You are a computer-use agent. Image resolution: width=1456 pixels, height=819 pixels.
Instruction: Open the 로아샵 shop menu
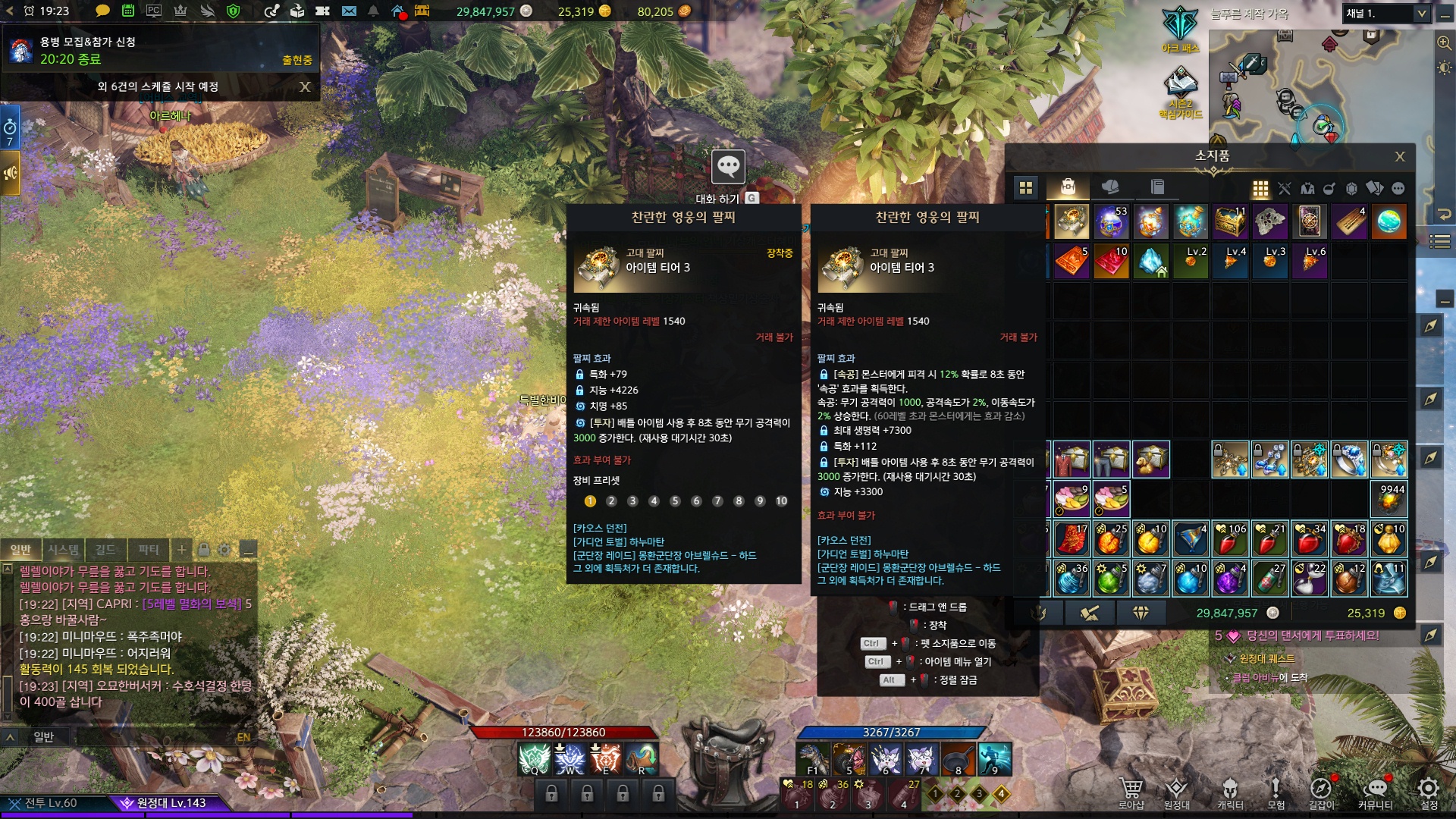1131,792
